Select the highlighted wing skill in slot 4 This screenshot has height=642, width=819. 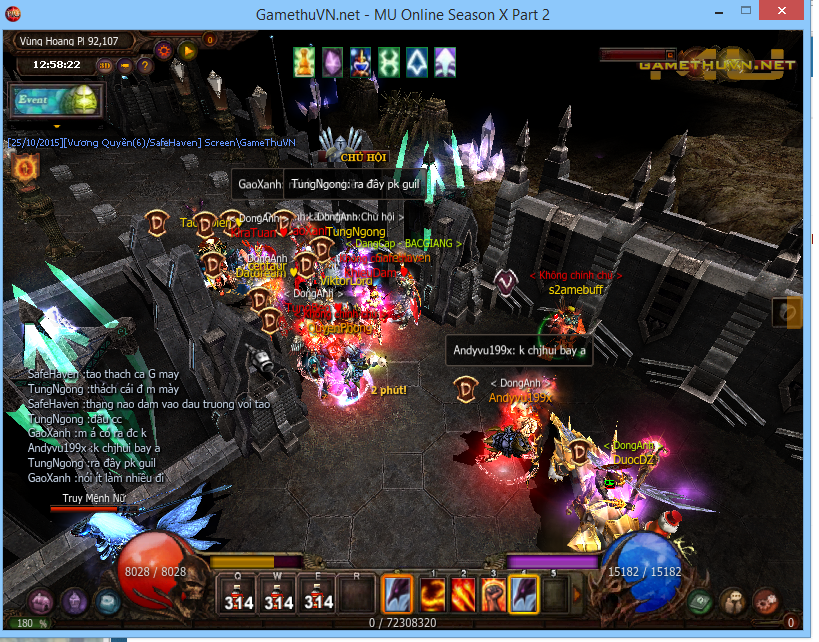click(x=525, y=595)
